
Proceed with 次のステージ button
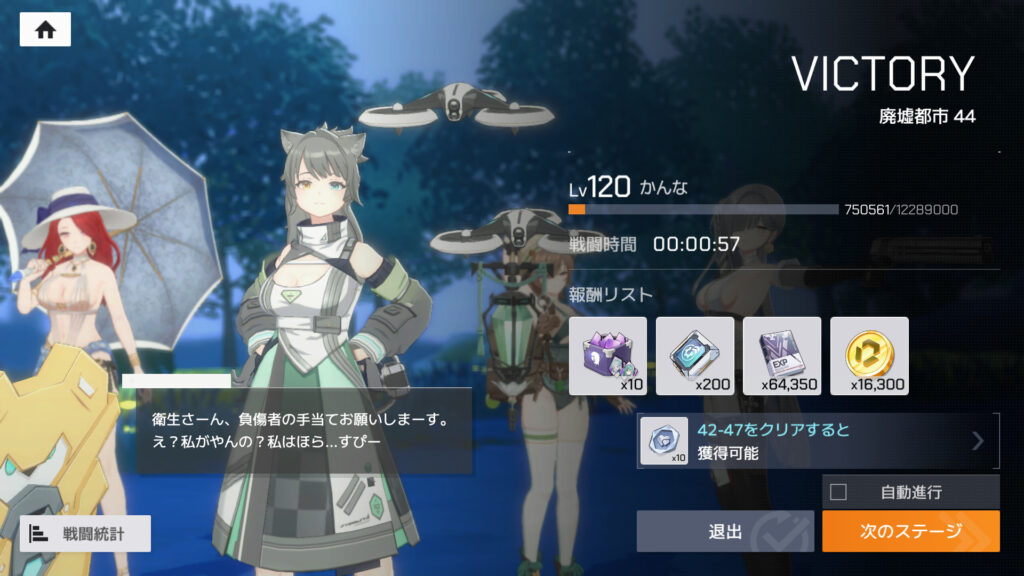click(910, 532)
